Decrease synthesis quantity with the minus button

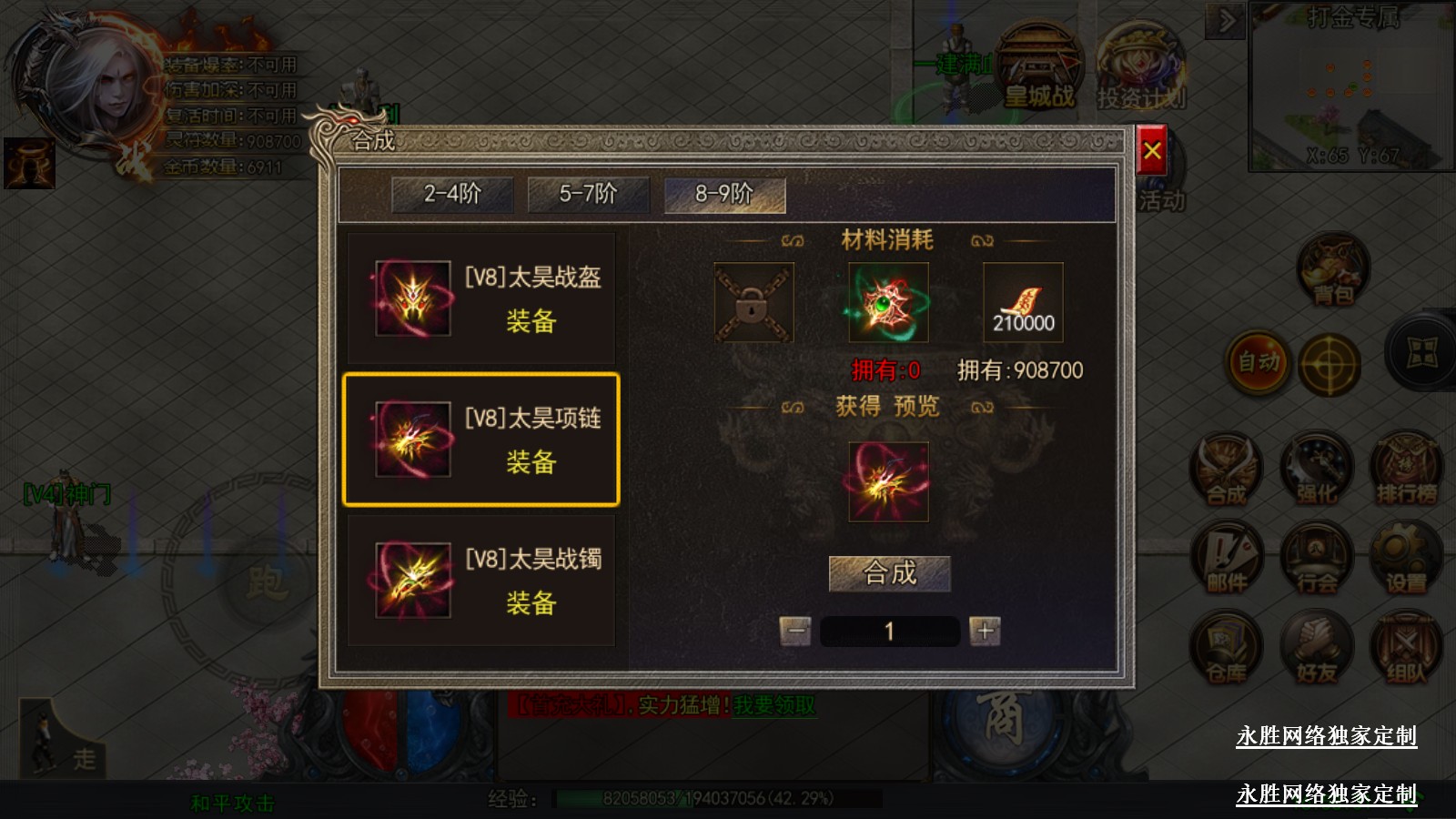point(795,631)
